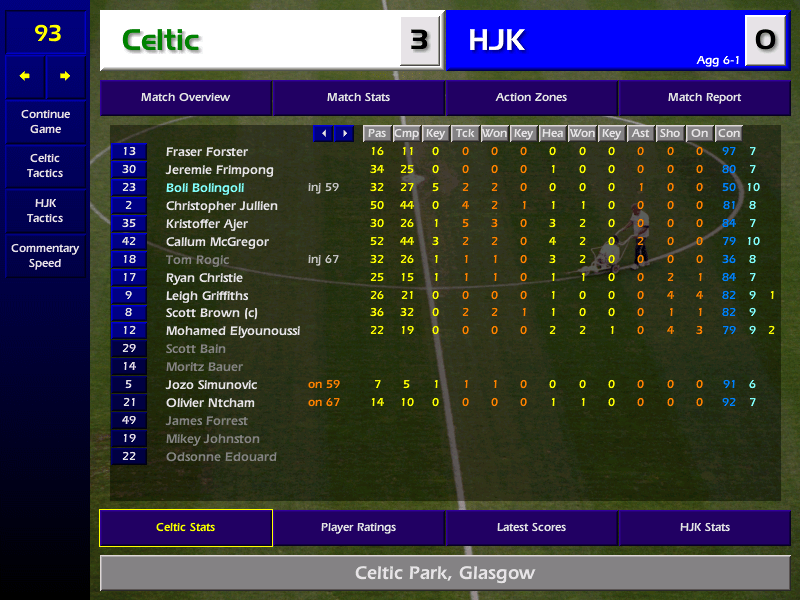
Task: Change the Commentary Speed
Action: [x=45, y=256]
